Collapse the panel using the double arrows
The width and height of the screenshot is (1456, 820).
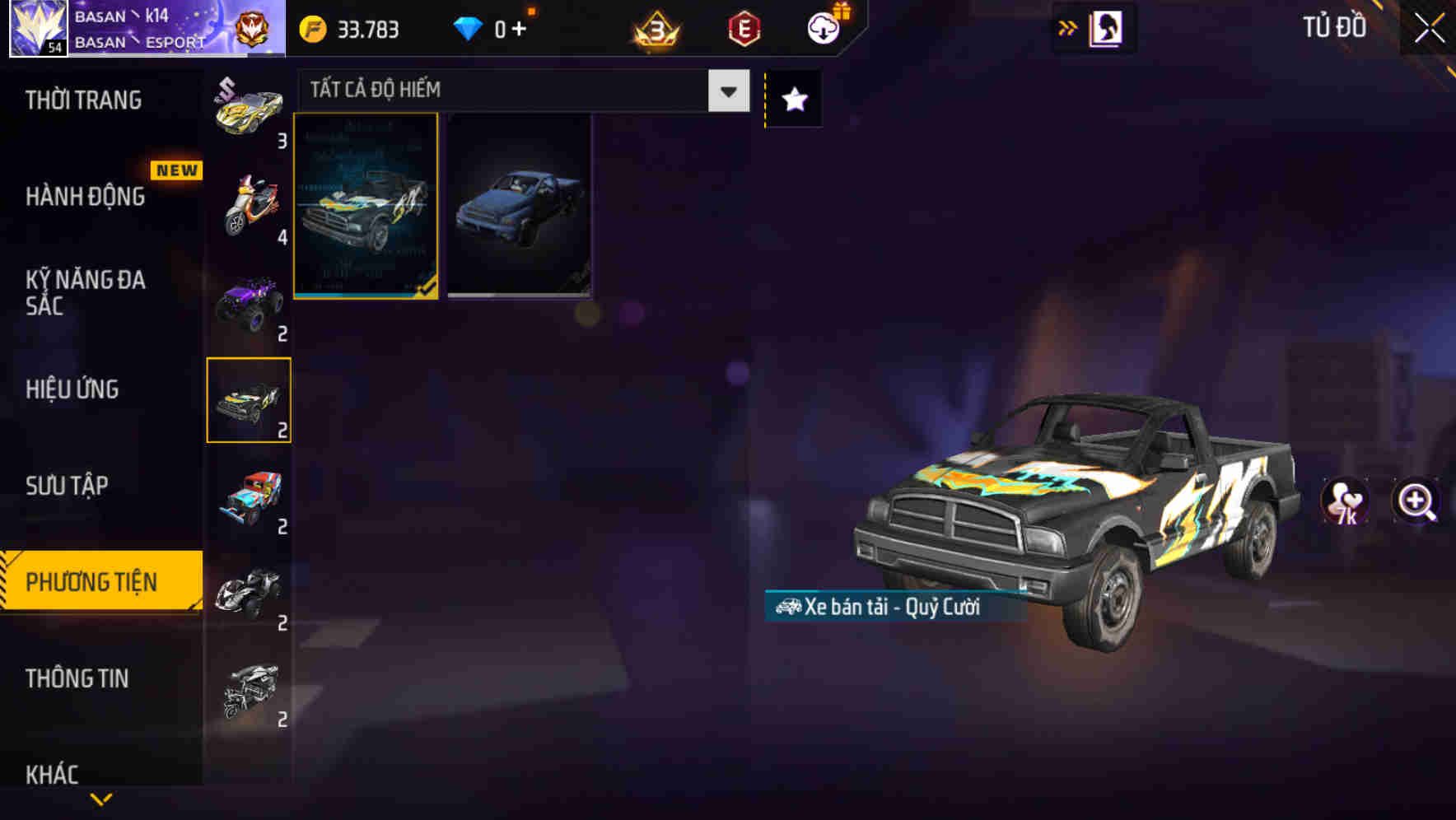(x=1066, y=27)
